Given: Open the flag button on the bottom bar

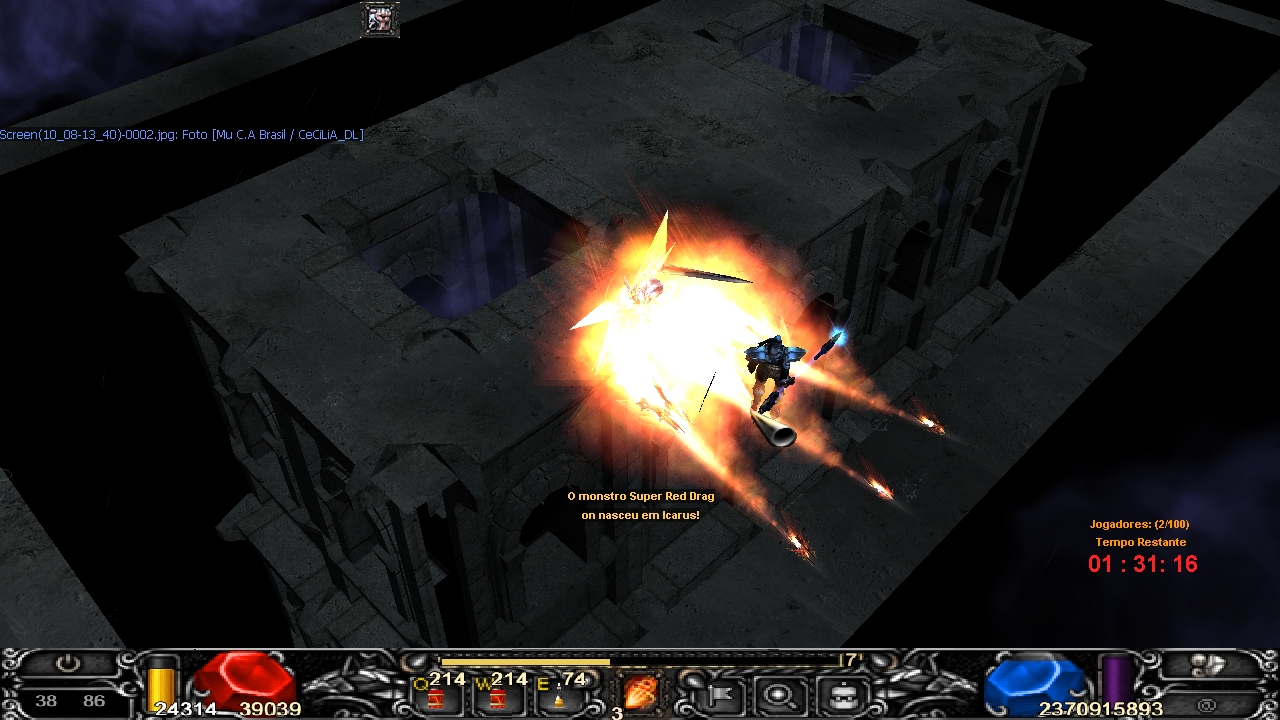Looking at the screenshot, I should click(x=721, y=693).
